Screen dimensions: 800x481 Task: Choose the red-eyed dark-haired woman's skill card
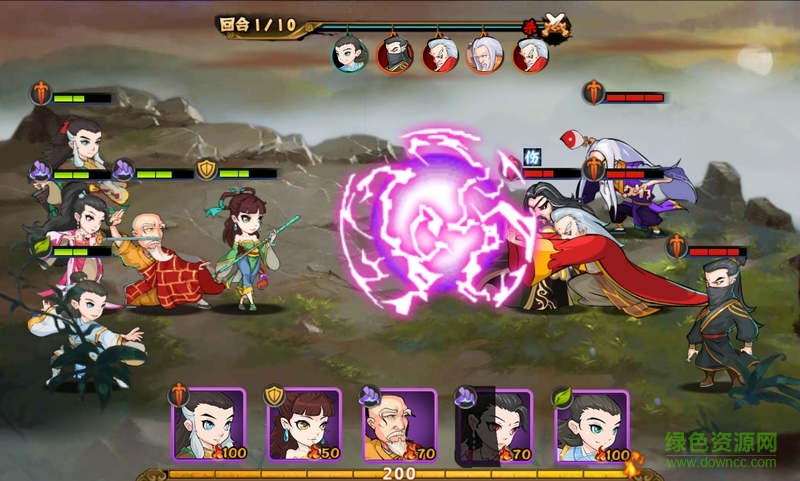tap(493, 426)
